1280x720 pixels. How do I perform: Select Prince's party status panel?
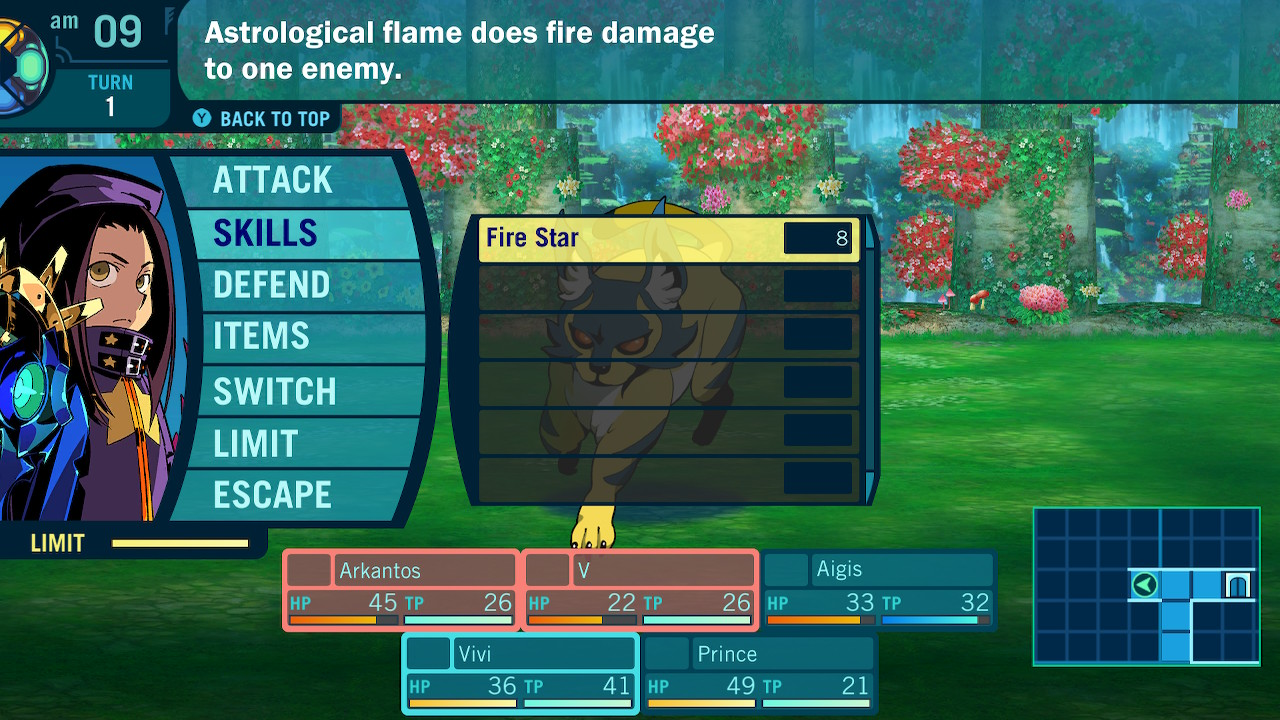(x=759, y=674)
